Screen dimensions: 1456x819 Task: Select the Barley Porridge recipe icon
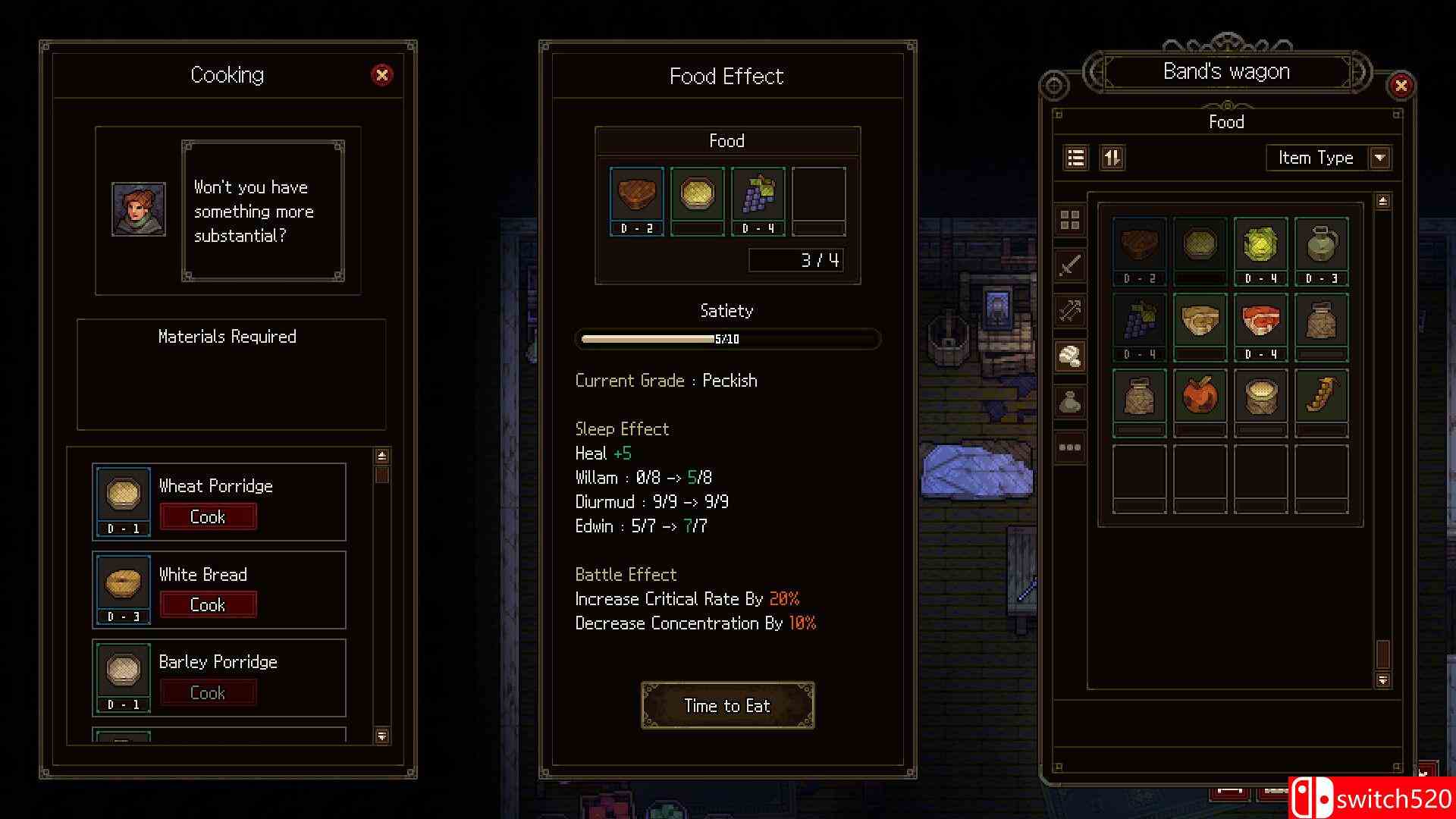(x=123, y=671)
